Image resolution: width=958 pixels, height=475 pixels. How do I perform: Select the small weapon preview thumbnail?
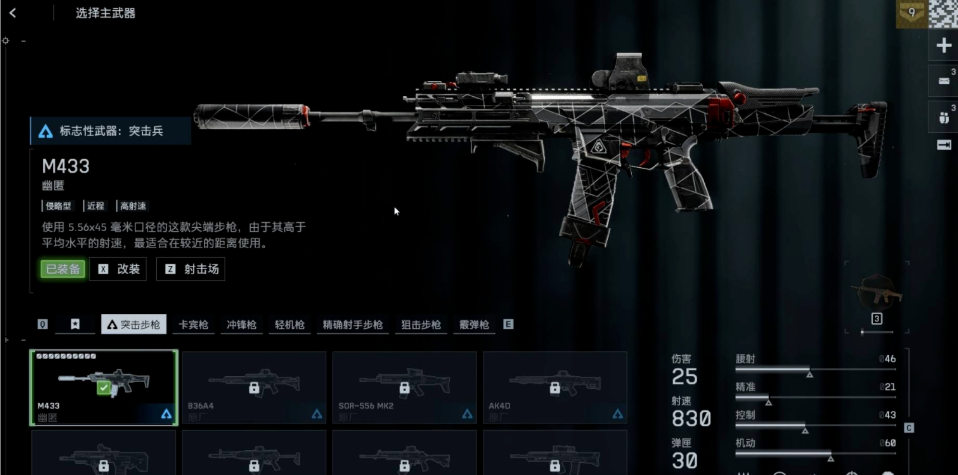coord(876,293)
